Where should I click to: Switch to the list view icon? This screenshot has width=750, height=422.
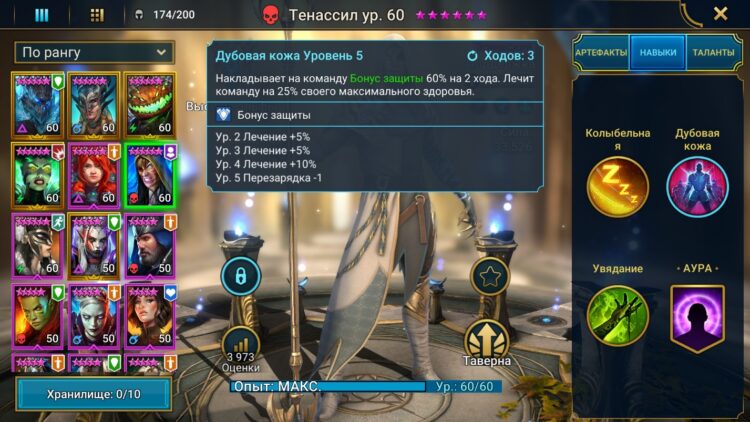[x=41, y=15]
